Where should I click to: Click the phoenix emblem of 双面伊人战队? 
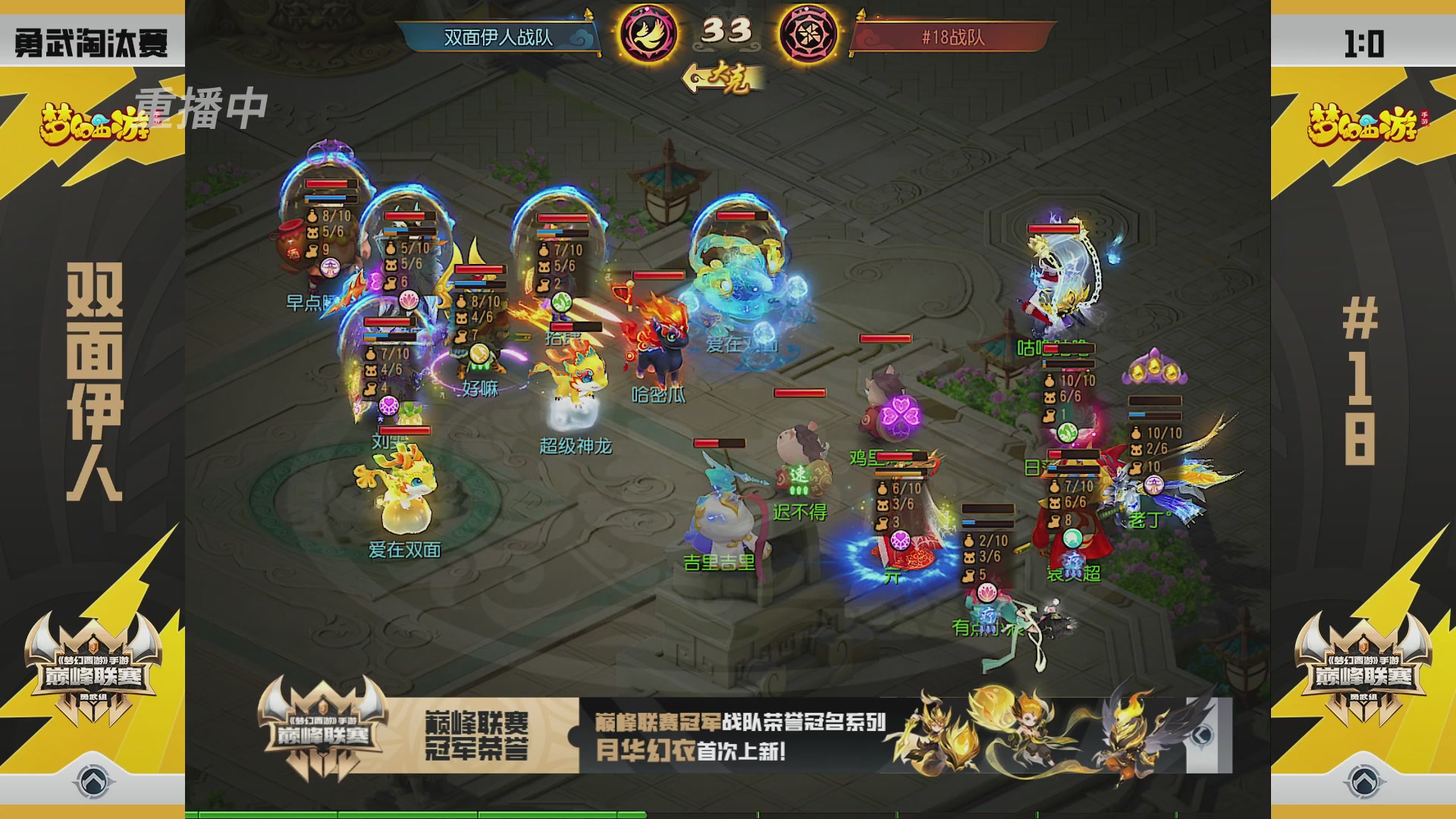[x=647, y=34]
